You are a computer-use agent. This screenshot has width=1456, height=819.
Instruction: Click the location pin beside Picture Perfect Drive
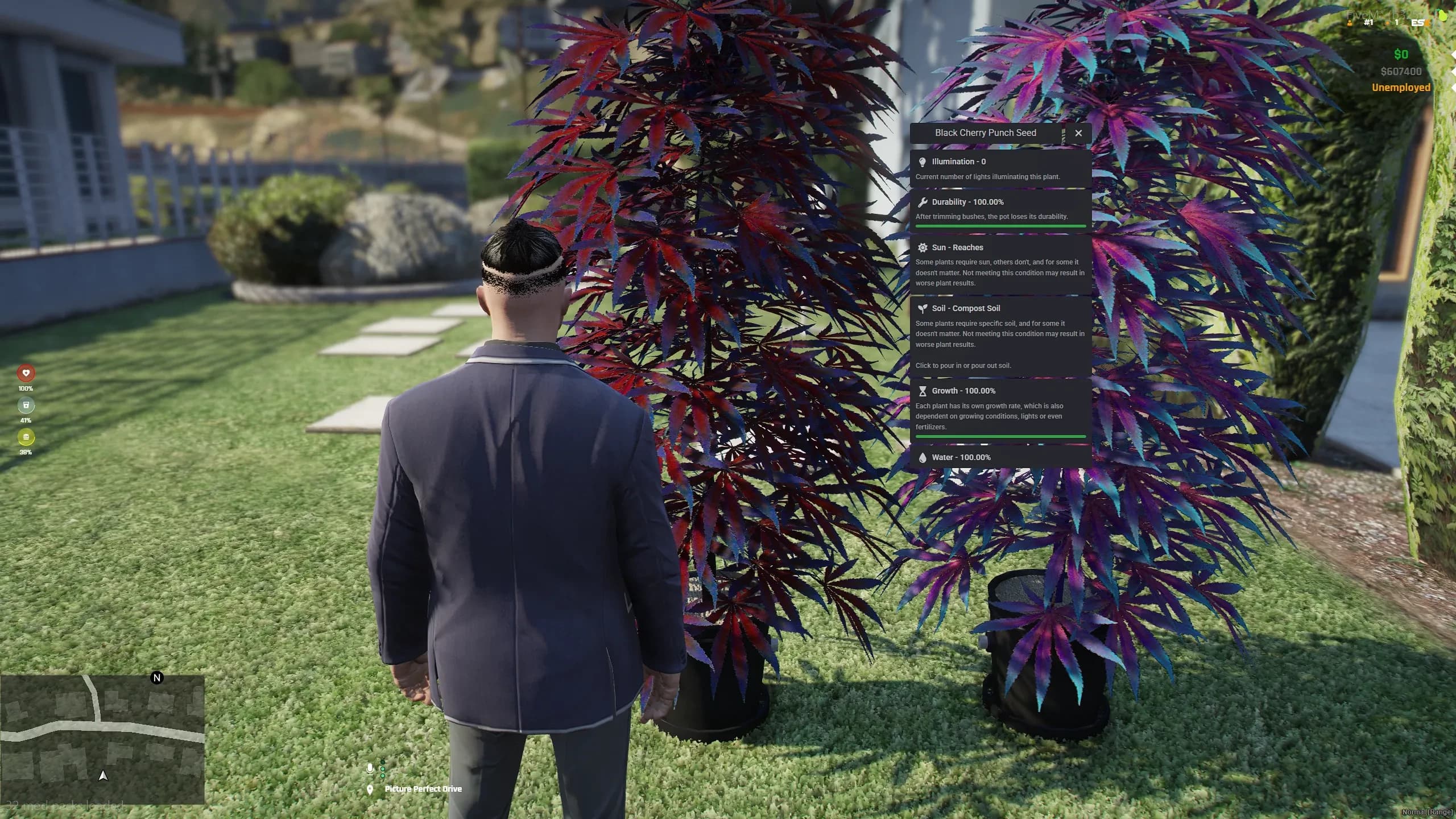pos(370,790)
